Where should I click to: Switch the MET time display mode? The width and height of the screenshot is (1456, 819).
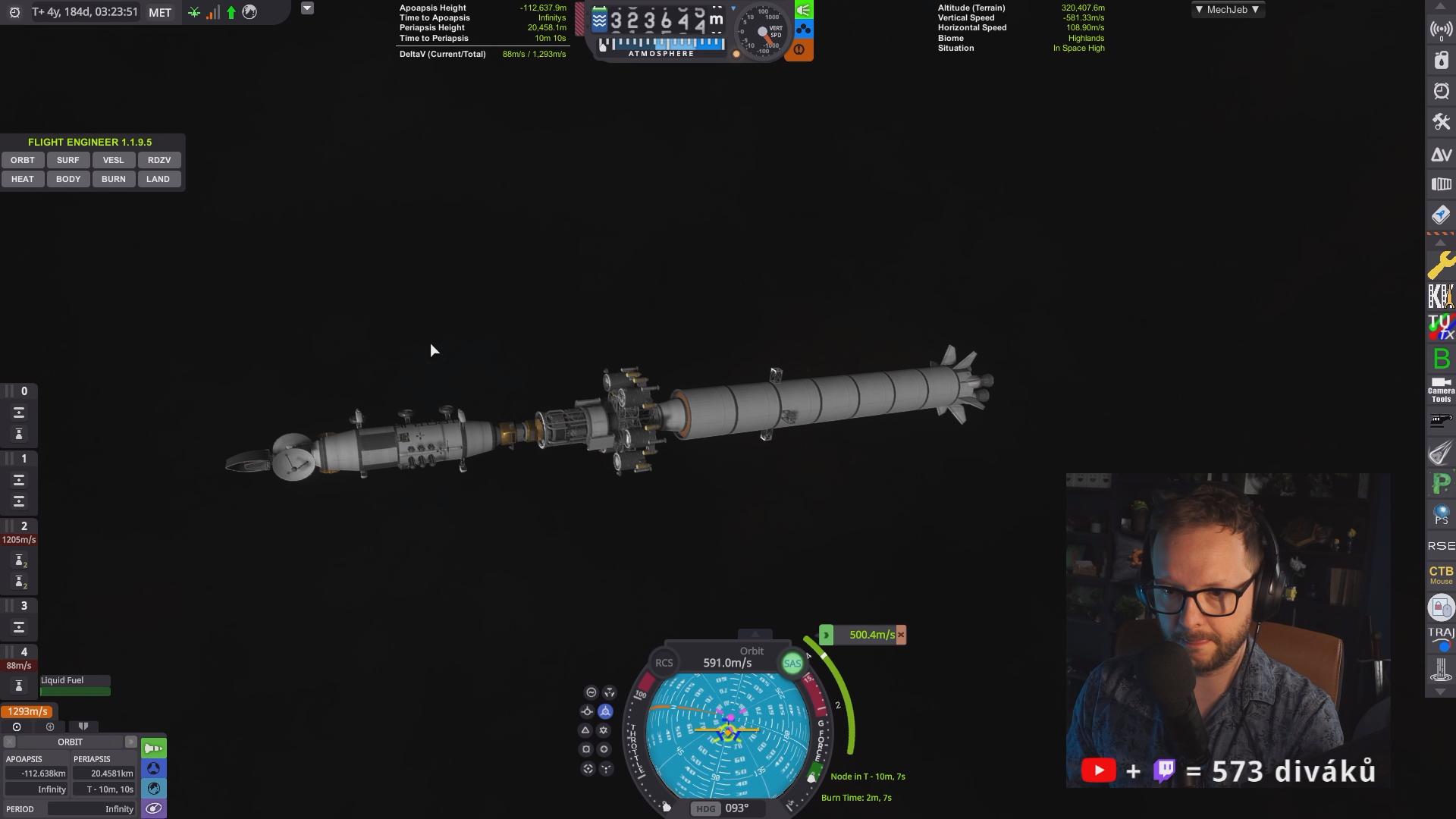[x=160, y=12]
